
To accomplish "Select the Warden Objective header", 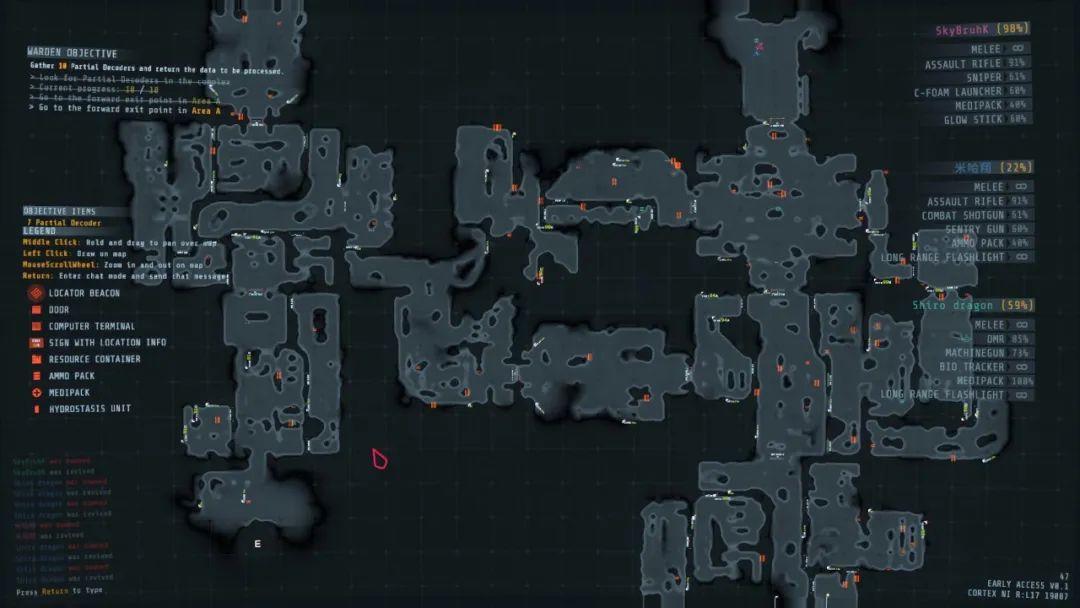I will [x=72, y=53].
